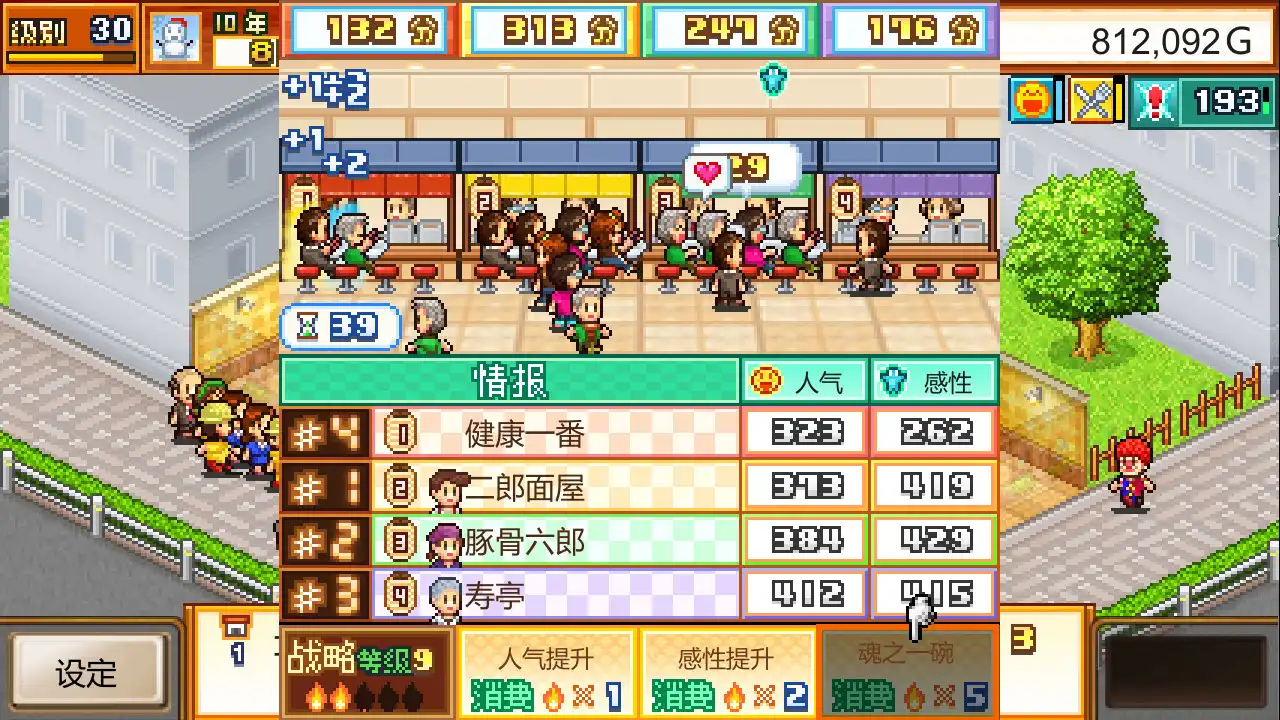
Task: Click the red exclamation gem icon showing 193
Action: [1155, 103]
